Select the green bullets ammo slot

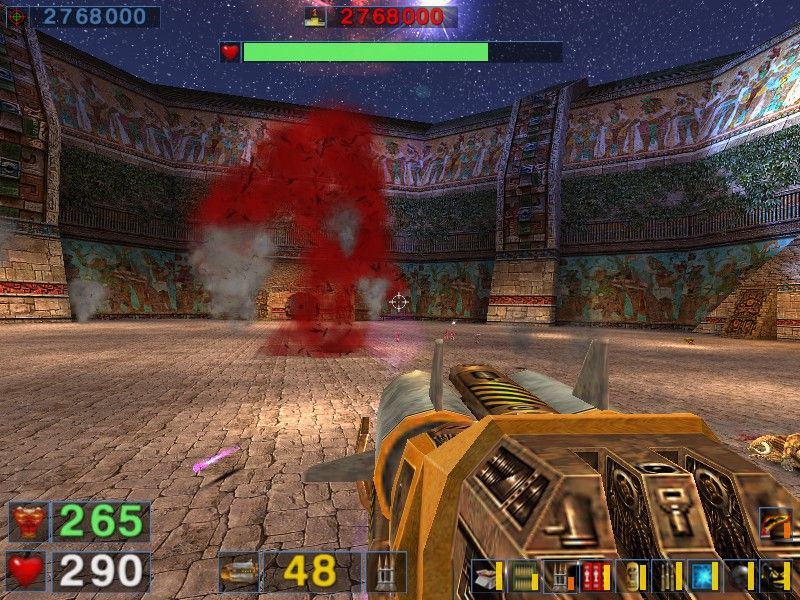tap(523, 577)
